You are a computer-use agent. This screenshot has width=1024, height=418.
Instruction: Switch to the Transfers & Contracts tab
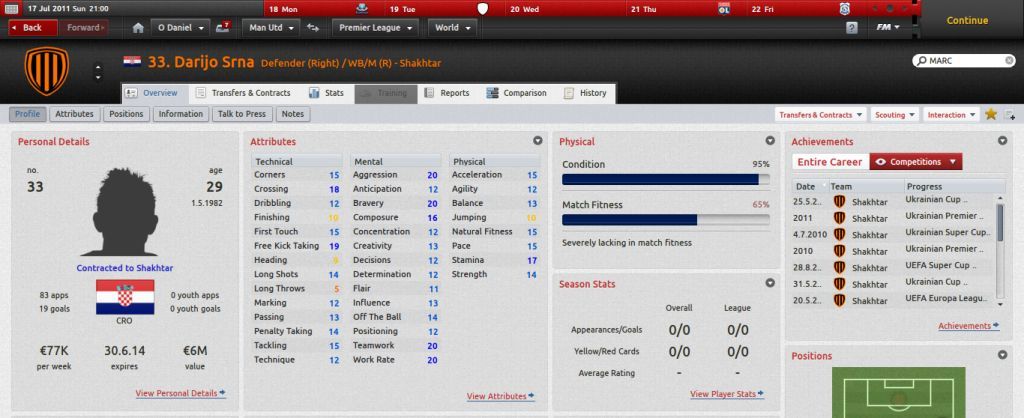click(241, 93)
